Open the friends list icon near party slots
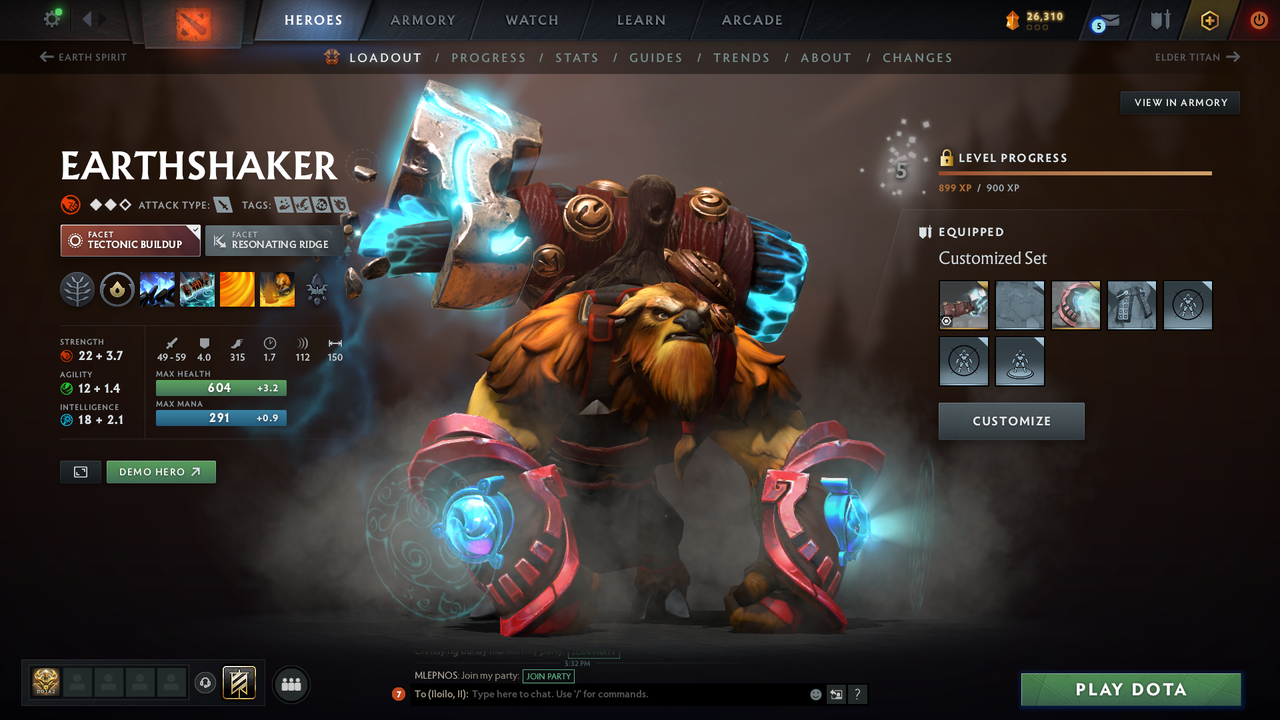The width and height of the screenshot is (1280, 720). (289, 684)
